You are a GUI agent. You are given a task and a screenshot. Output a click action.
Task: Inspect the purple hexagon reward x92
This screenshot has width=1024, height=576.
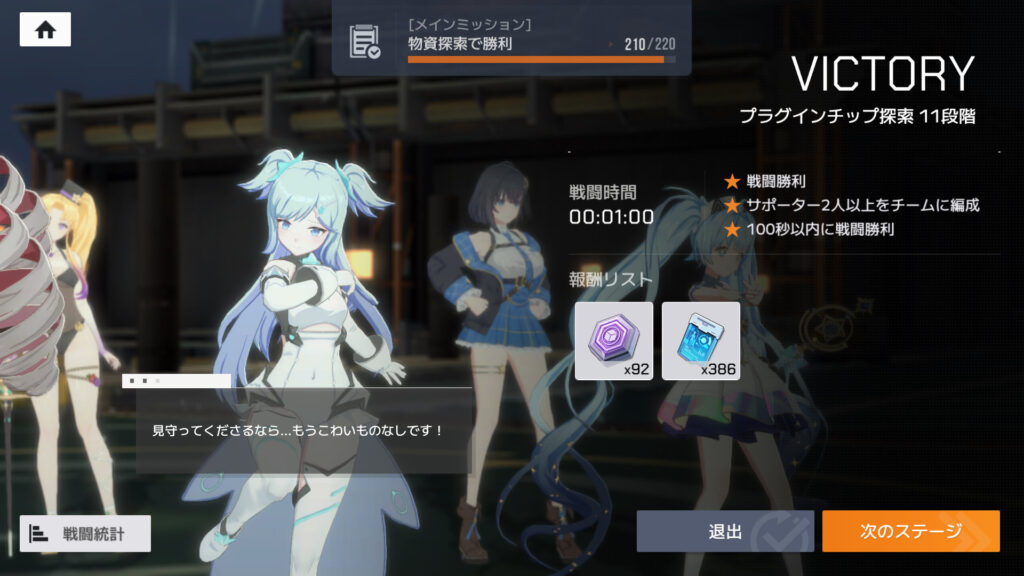[x=614, y=341]
